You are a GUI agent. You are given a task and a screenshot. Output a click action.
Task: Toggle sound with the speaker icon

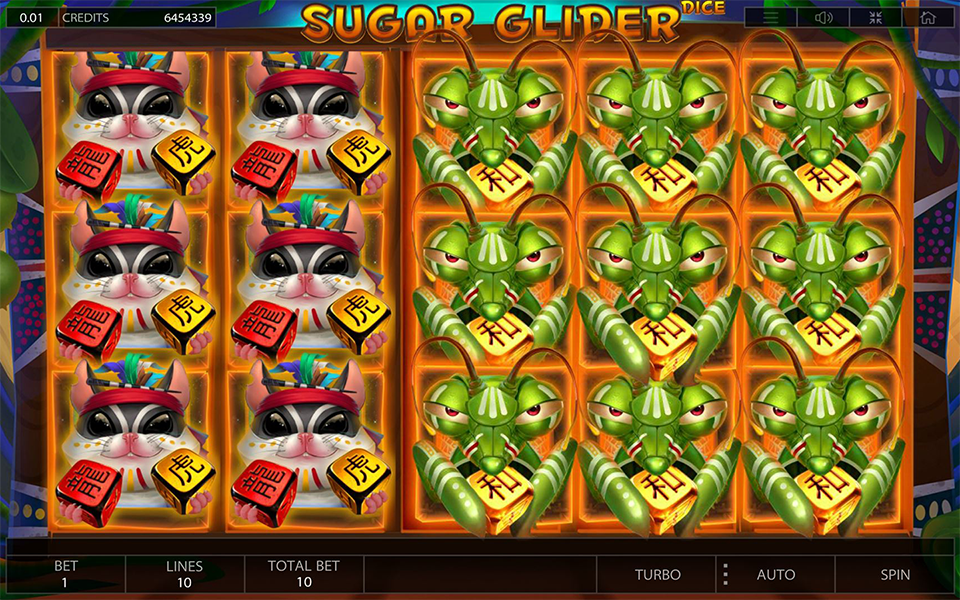pos(824,18)
